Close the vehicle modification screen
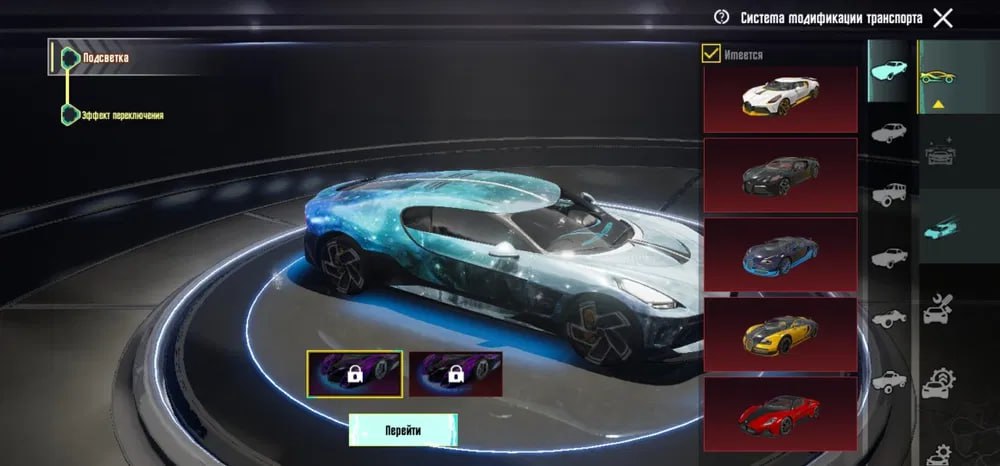This screenshot has width=1000, height=466. [942, 17]
